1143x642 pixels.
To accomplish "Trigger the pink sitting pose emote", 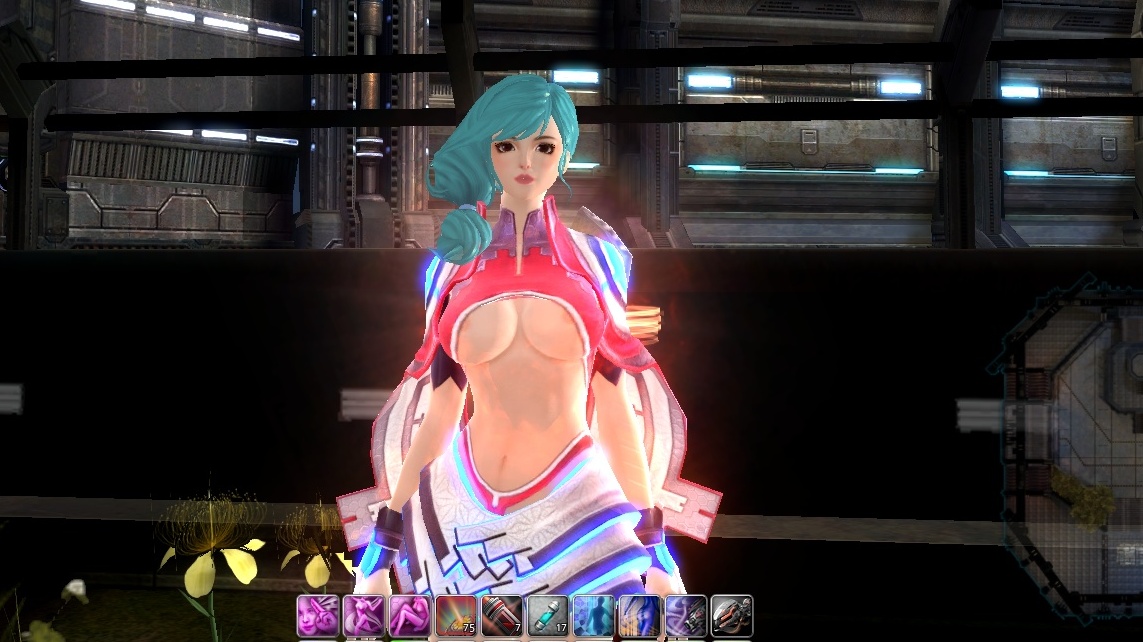I will click(410, 616).
